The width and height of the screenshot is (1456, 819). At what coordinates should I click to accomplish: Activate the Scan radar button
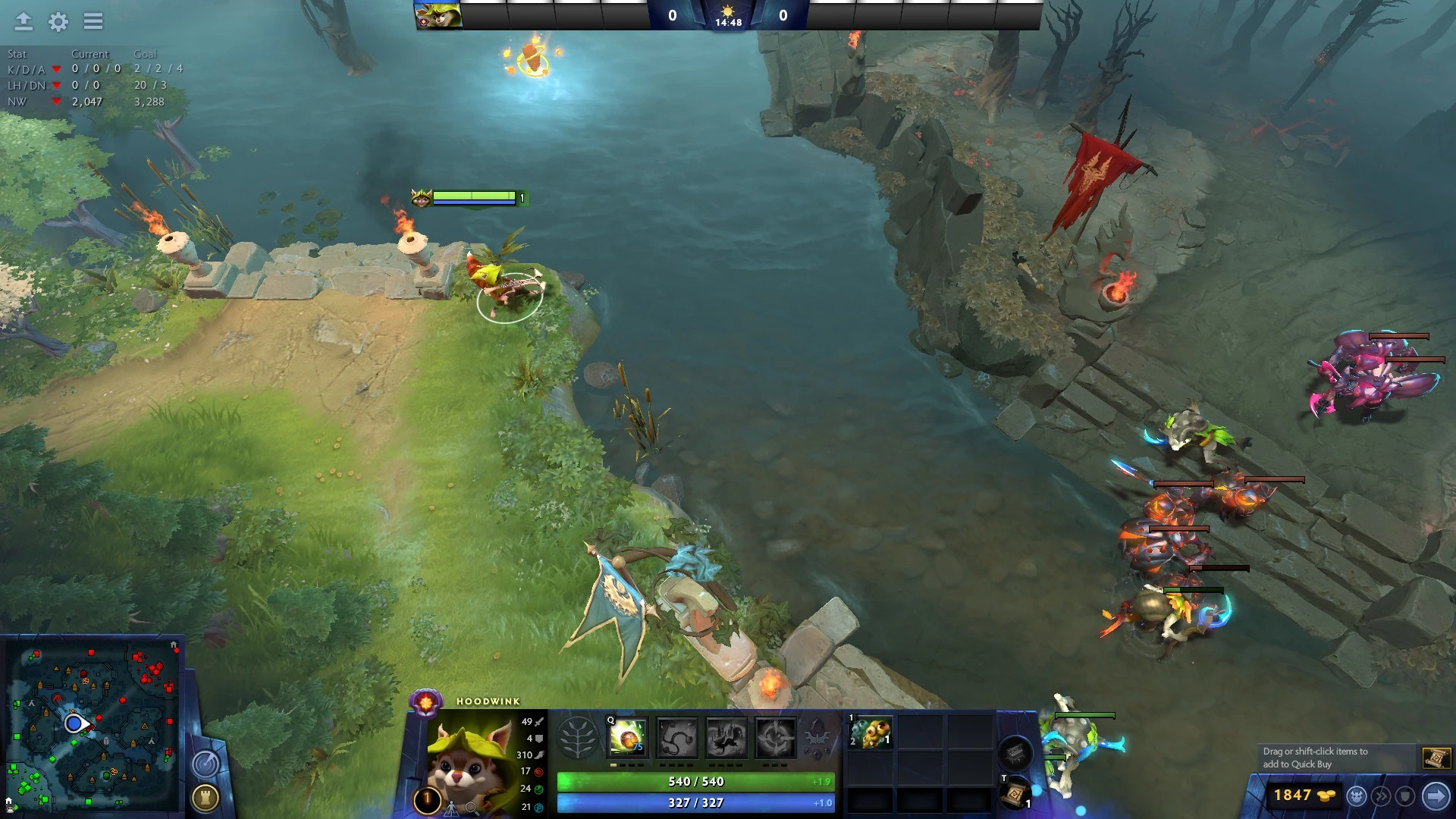click(x=206, y=764)
